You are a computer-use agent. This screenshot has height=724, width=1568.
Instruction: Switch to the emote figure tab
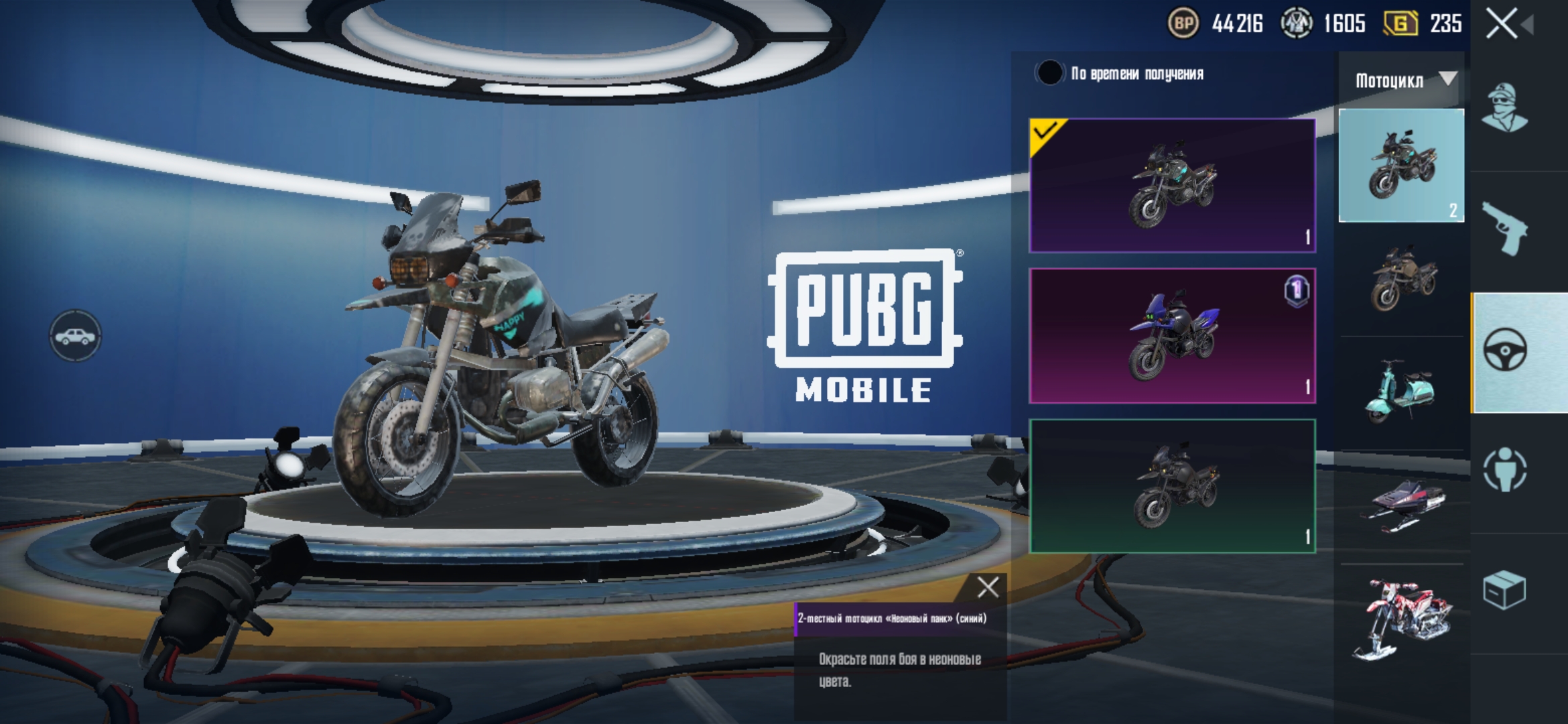pos(1505,469)
